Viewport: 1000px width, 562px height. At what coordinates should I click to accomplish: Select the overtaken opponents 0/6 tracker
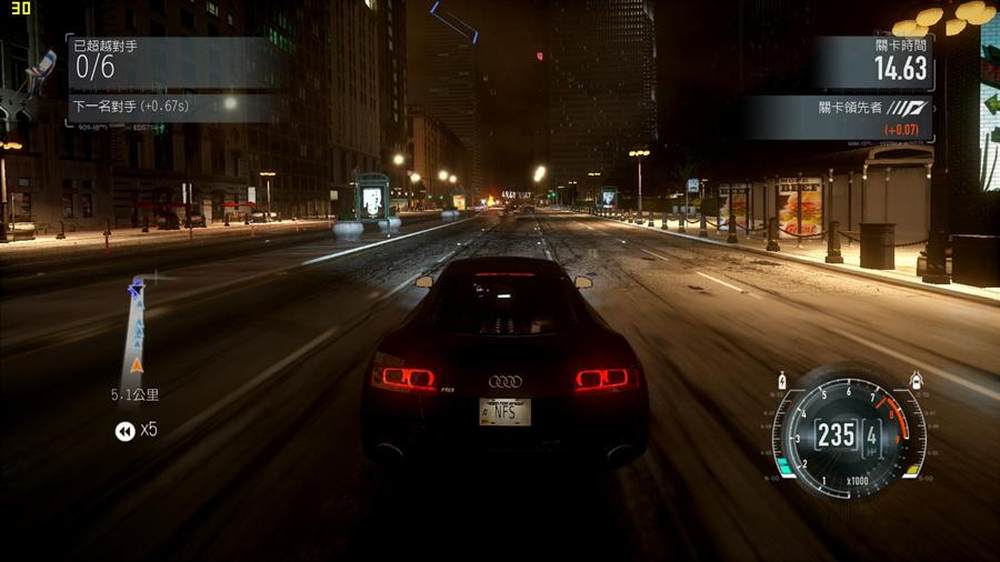[x=170, y=62]
